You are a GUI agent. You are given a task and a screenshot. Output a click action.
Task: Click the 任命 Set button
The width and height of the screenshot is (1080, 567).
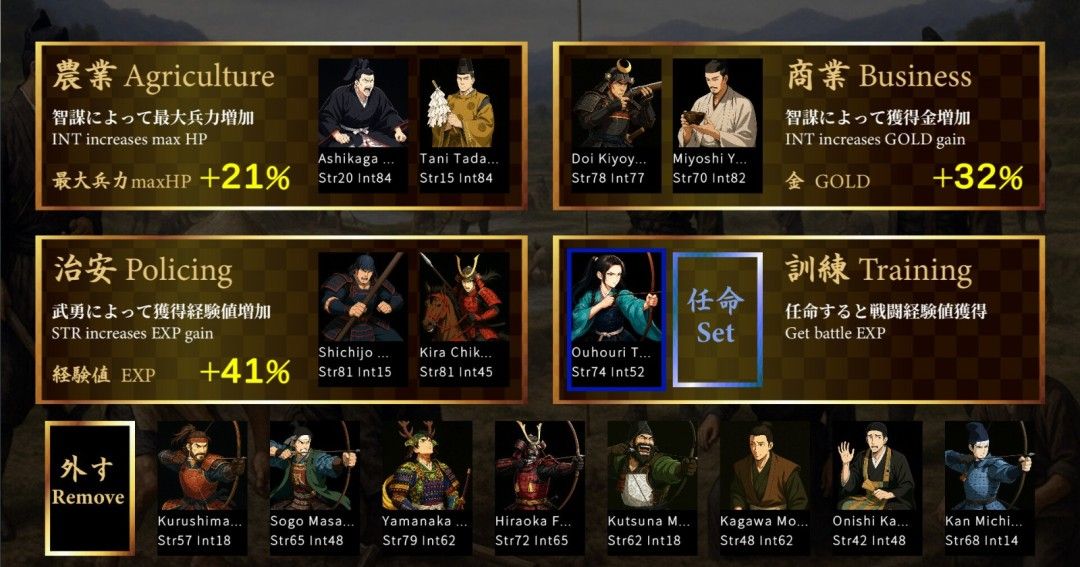pyautogui.click(x=716, y=318)
